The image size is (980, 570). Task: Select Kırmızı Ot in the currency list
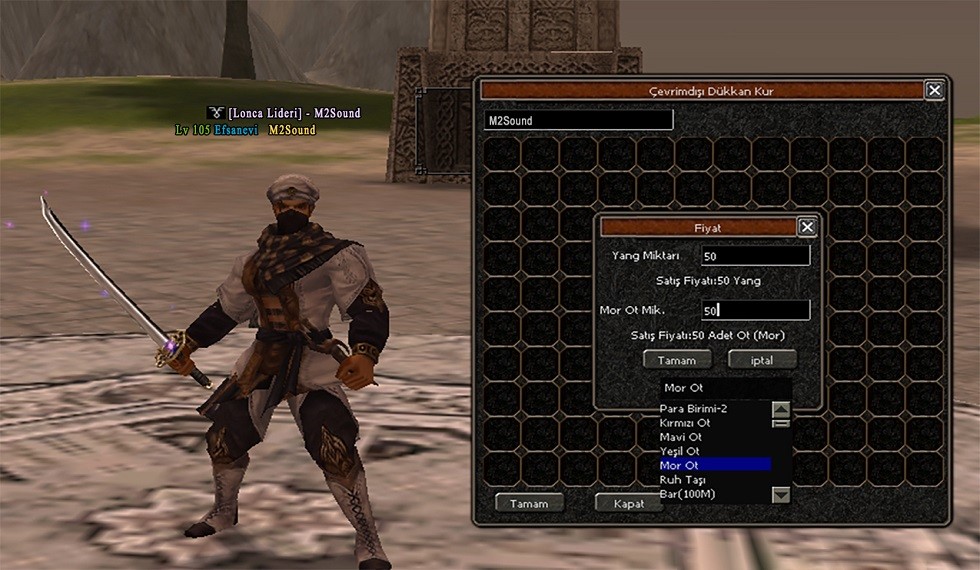tap(685, 423)
